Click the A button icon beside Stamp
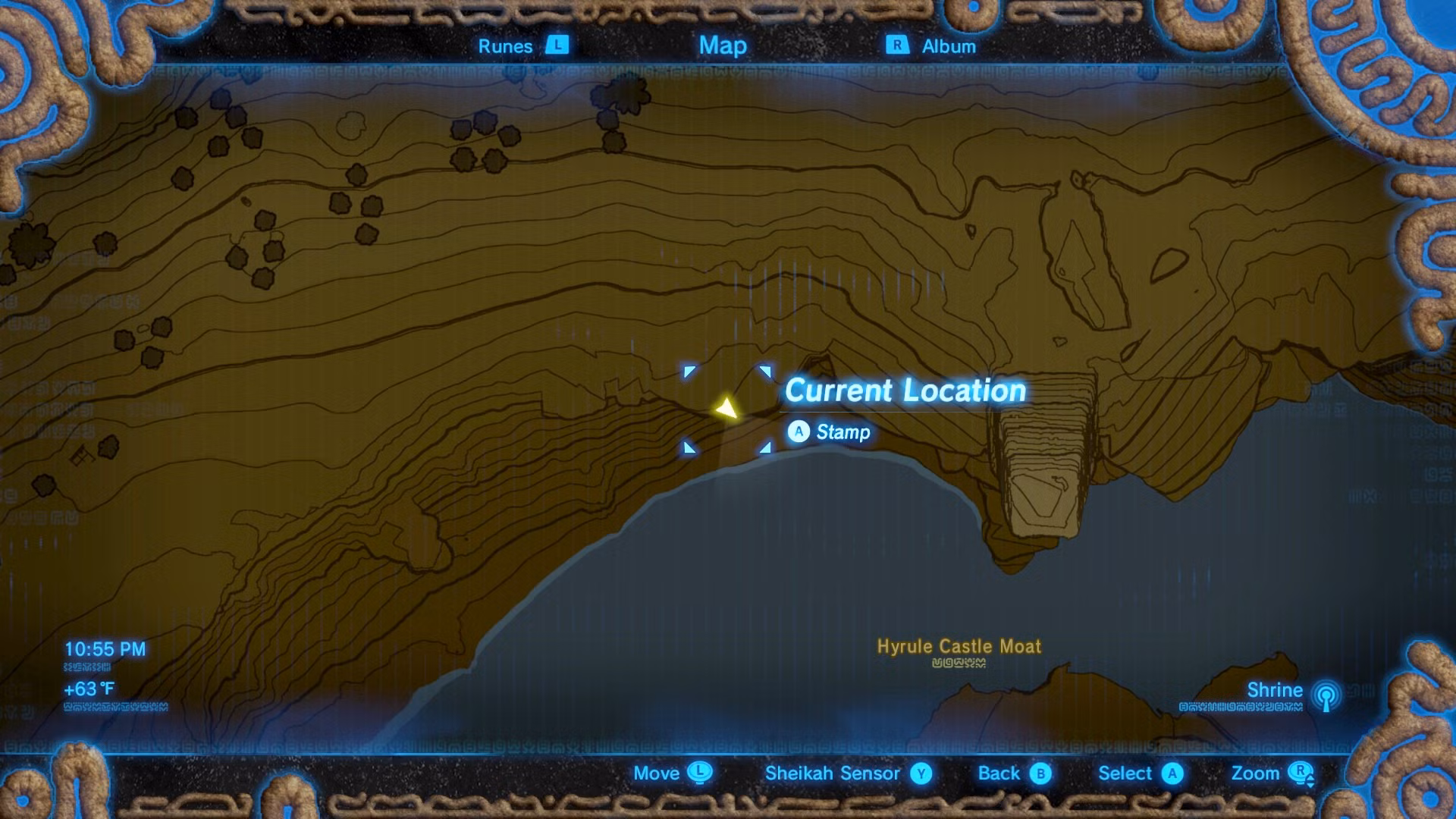1456x819 pixels. pos(799,432)
